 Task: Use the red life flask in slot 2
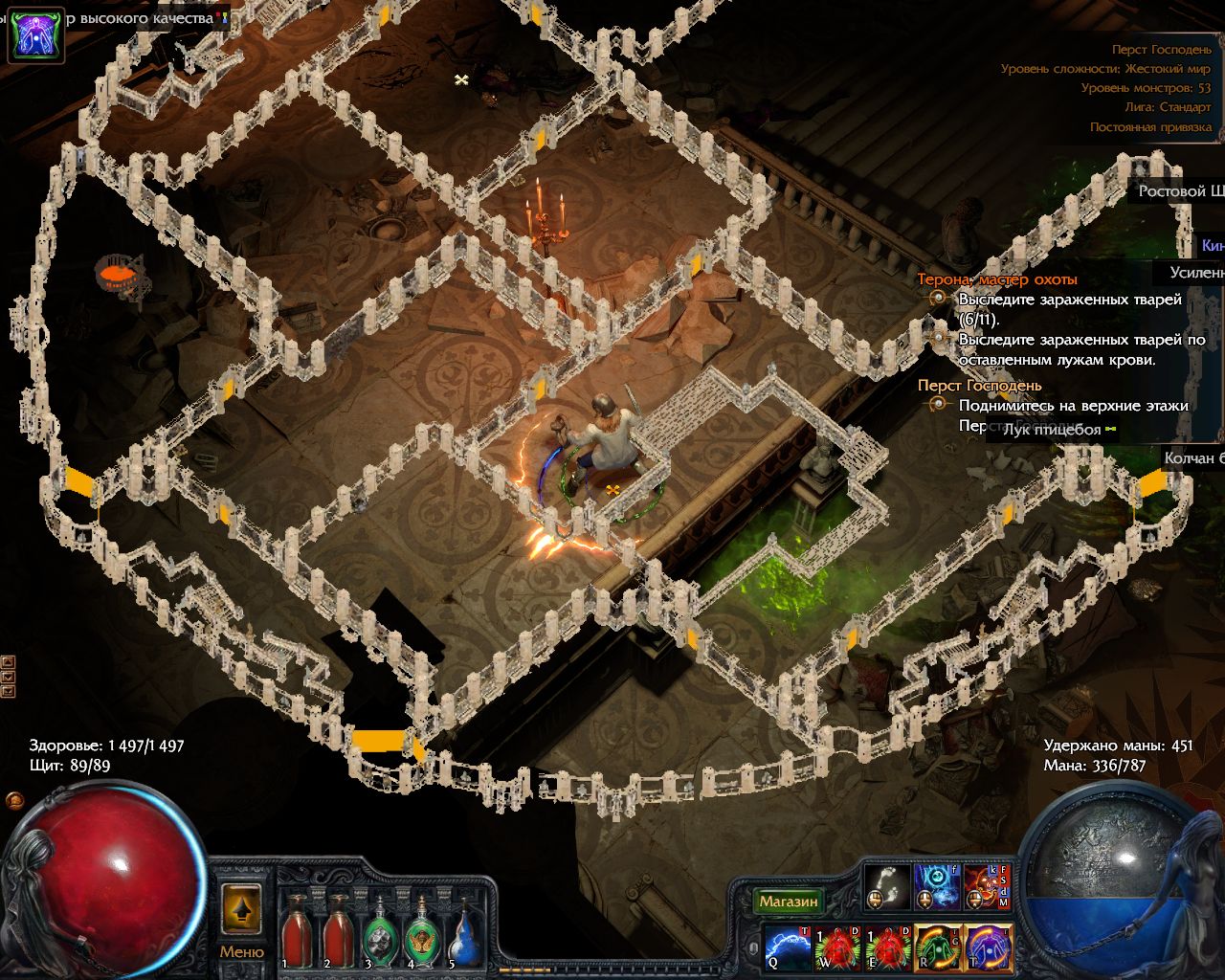coord(338,933)
